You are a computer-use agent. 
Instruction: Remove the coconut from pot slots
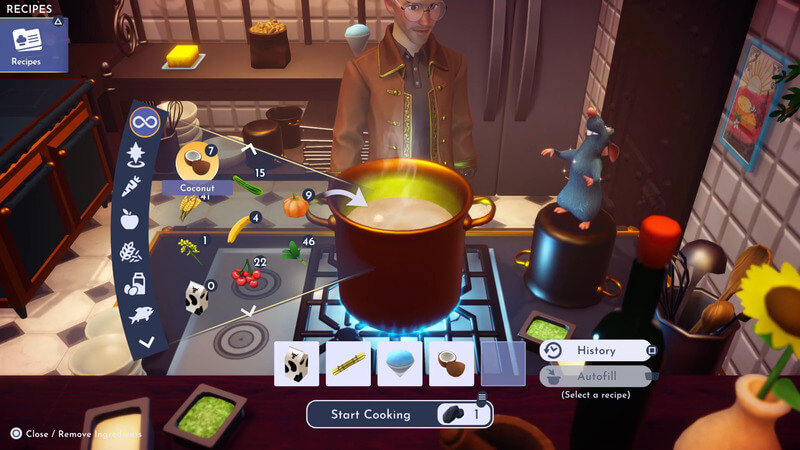tap(452, 364)
